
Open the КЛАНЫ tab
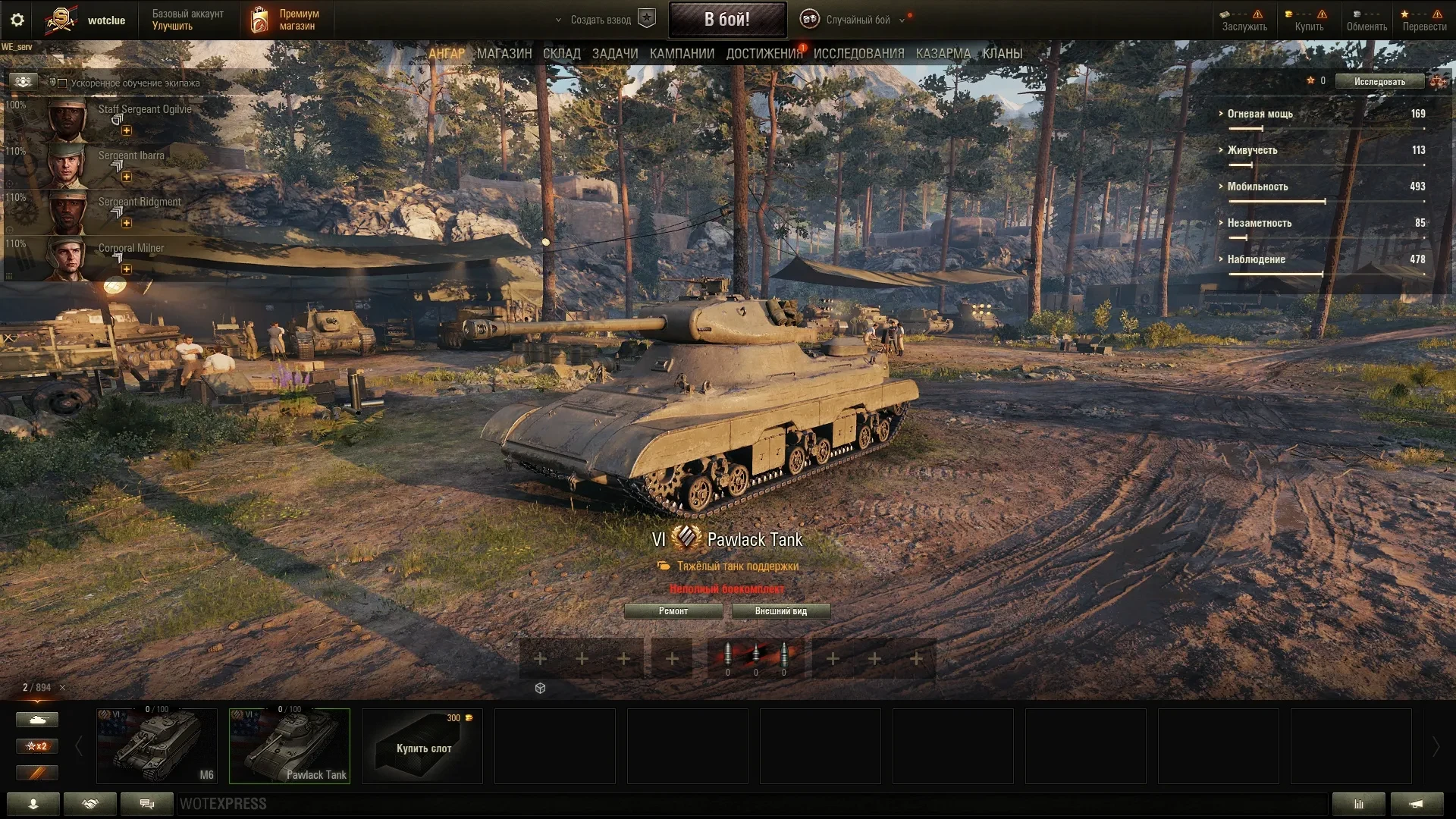tap(1002, 54)
